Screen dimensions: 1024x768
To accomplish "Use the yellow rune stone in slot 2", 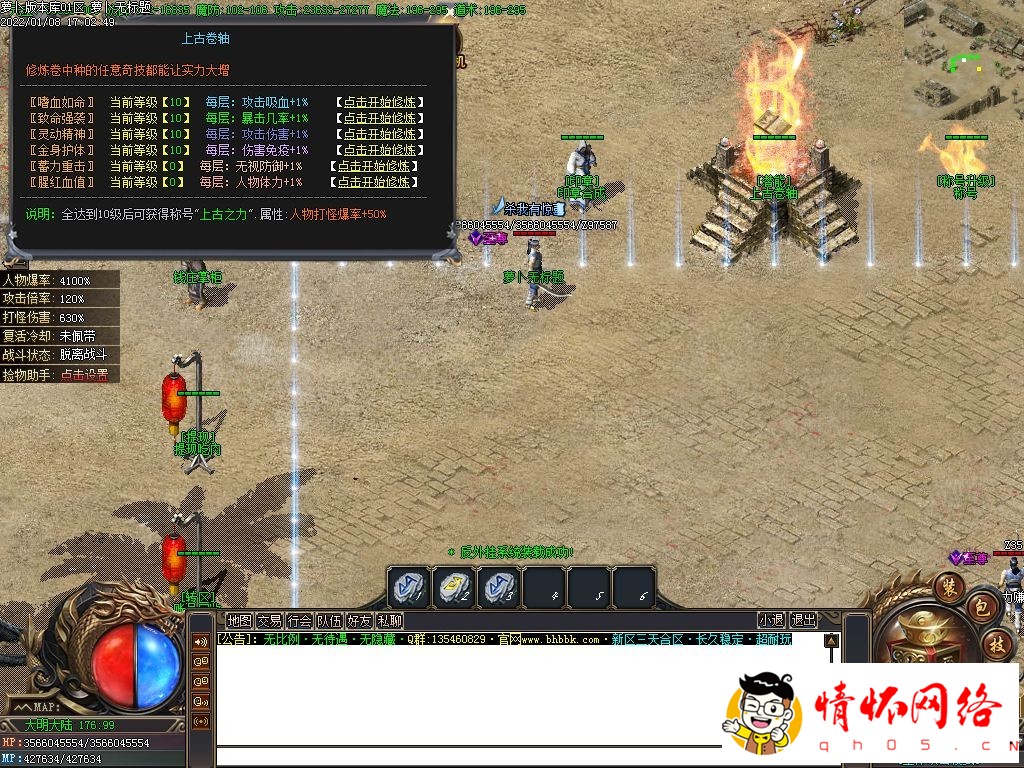I will (x=453, y=587).
